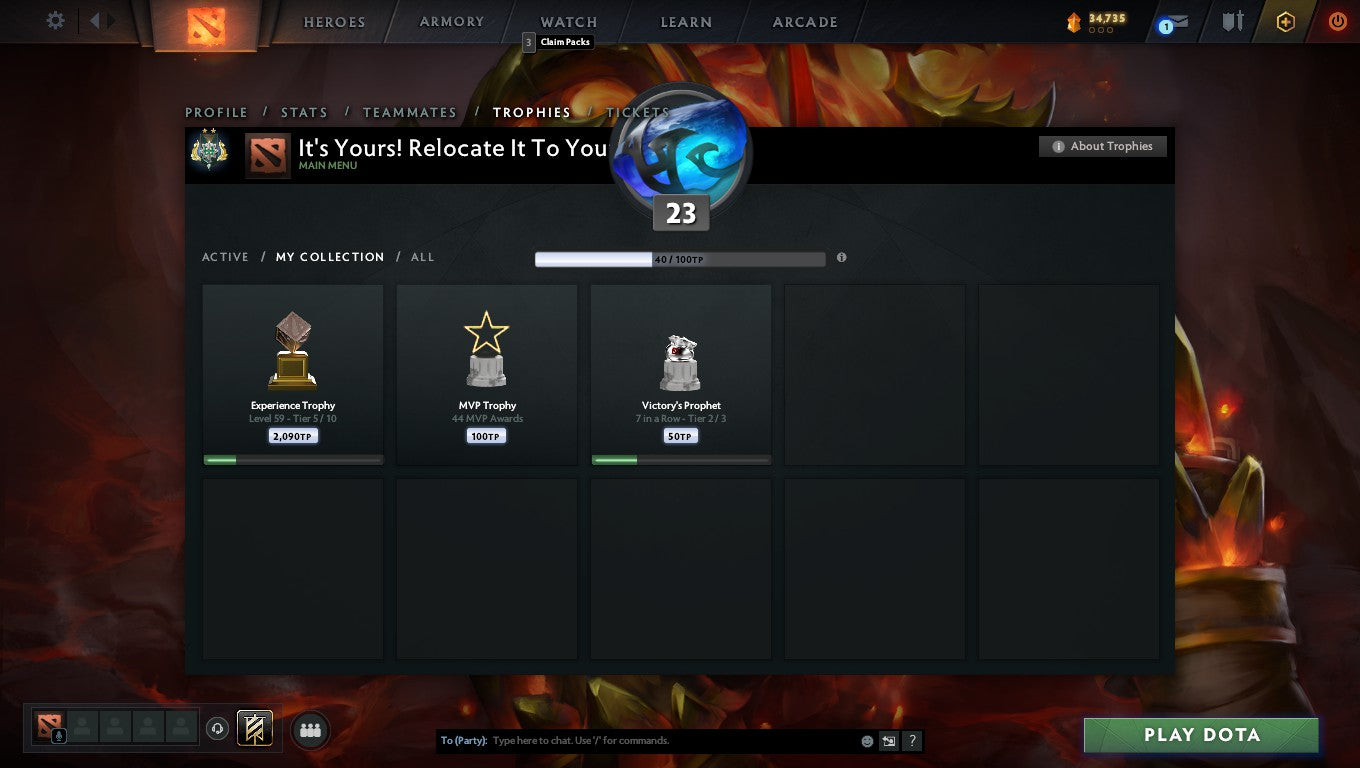Viewport: 1360px width, 768px height.
Task: Click the PLAY DOTA button
Action: click(1200, 734)
